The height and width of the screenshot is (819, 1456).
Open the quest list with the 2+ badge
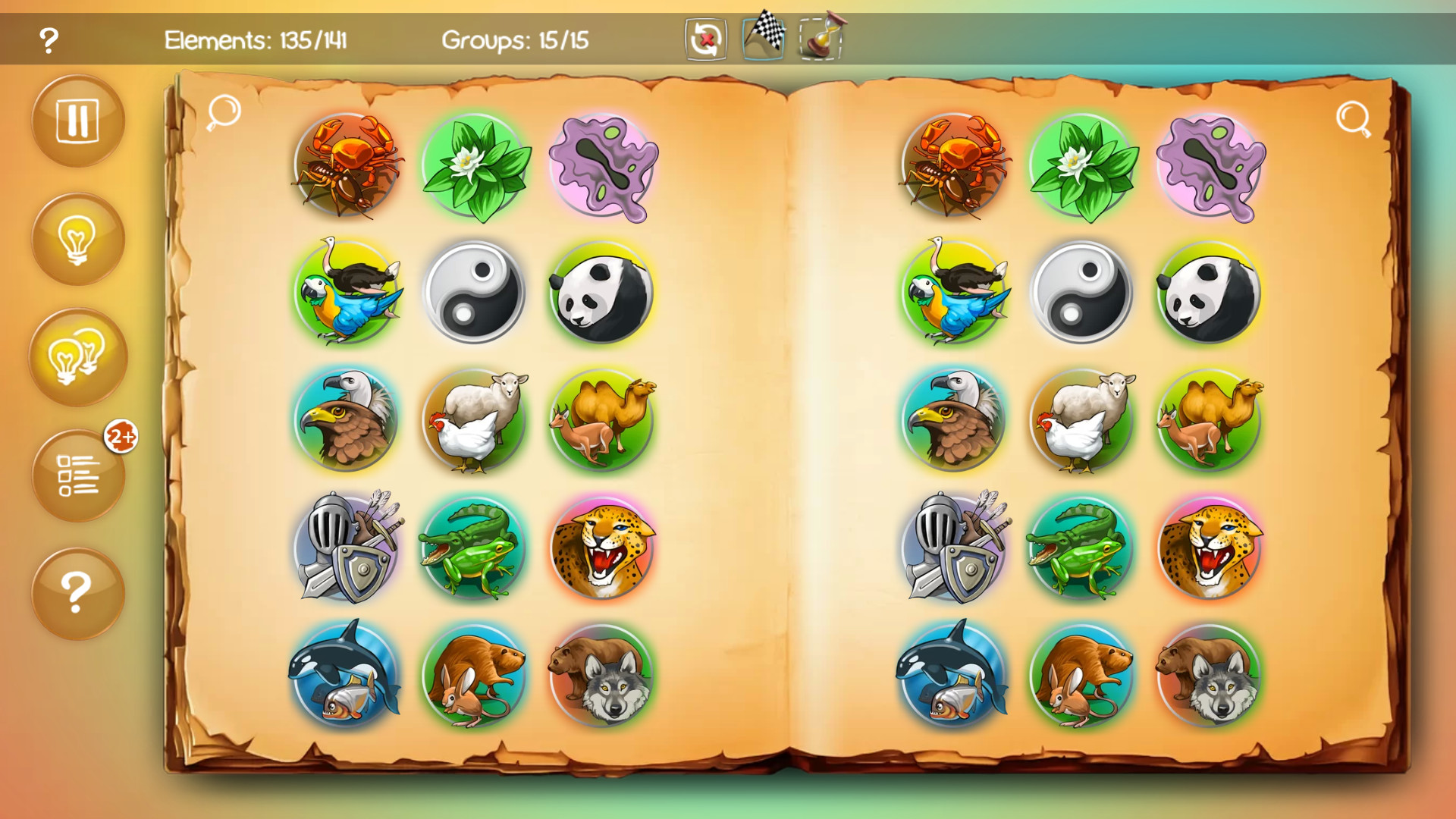tap(78, 476)
